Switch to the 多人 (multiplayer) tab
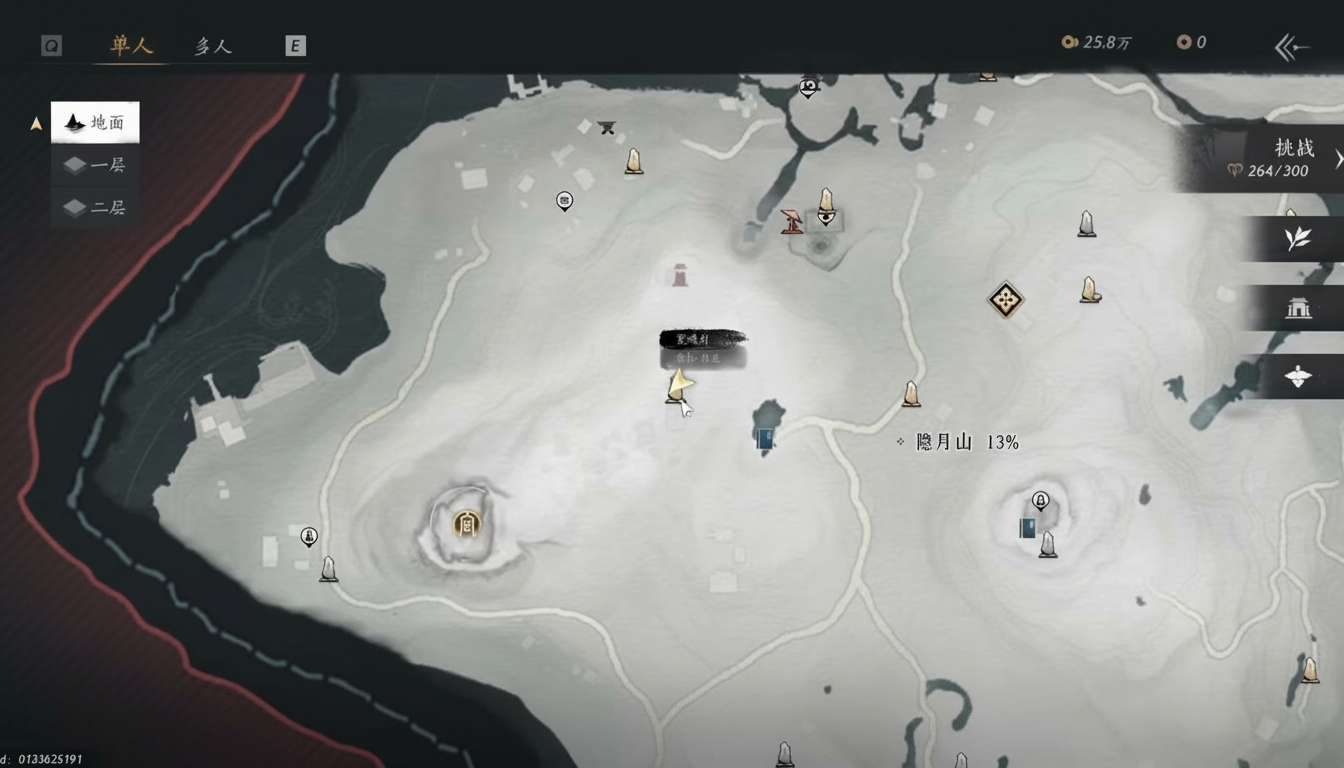1344x768 pixels. [212, 46]
